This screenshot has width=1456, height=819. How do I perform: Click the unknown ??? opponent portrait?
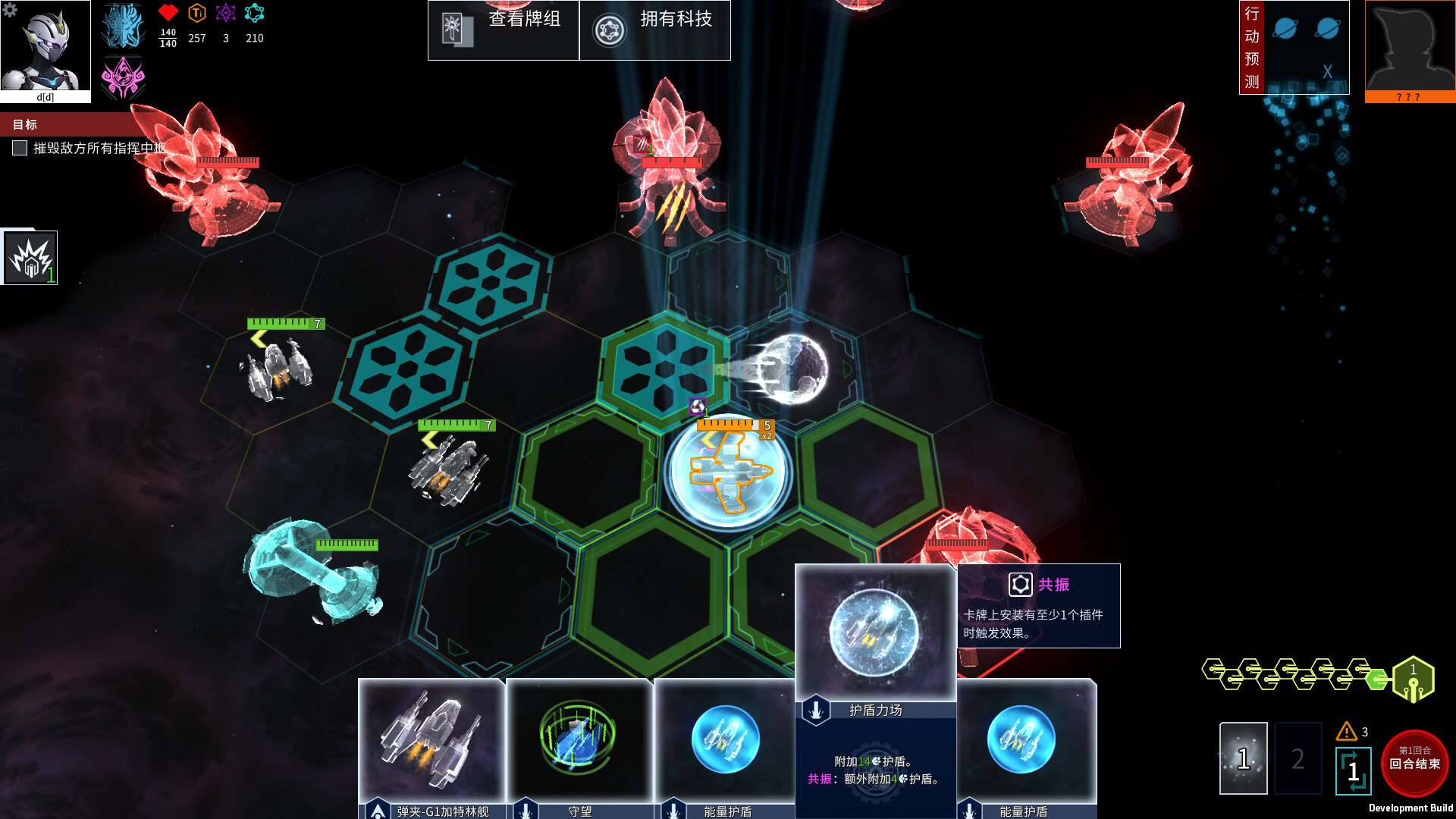(x=1410, y=47)
